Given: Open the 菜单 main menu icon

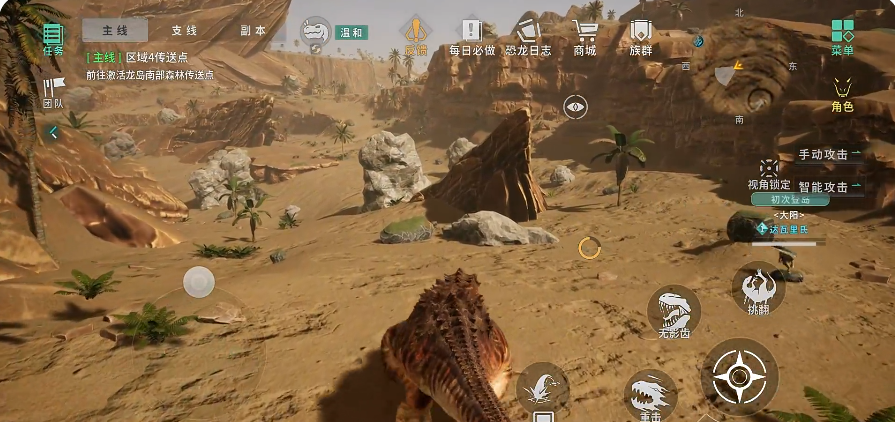Looking at the screenshot, I should [x=843, y=36].
